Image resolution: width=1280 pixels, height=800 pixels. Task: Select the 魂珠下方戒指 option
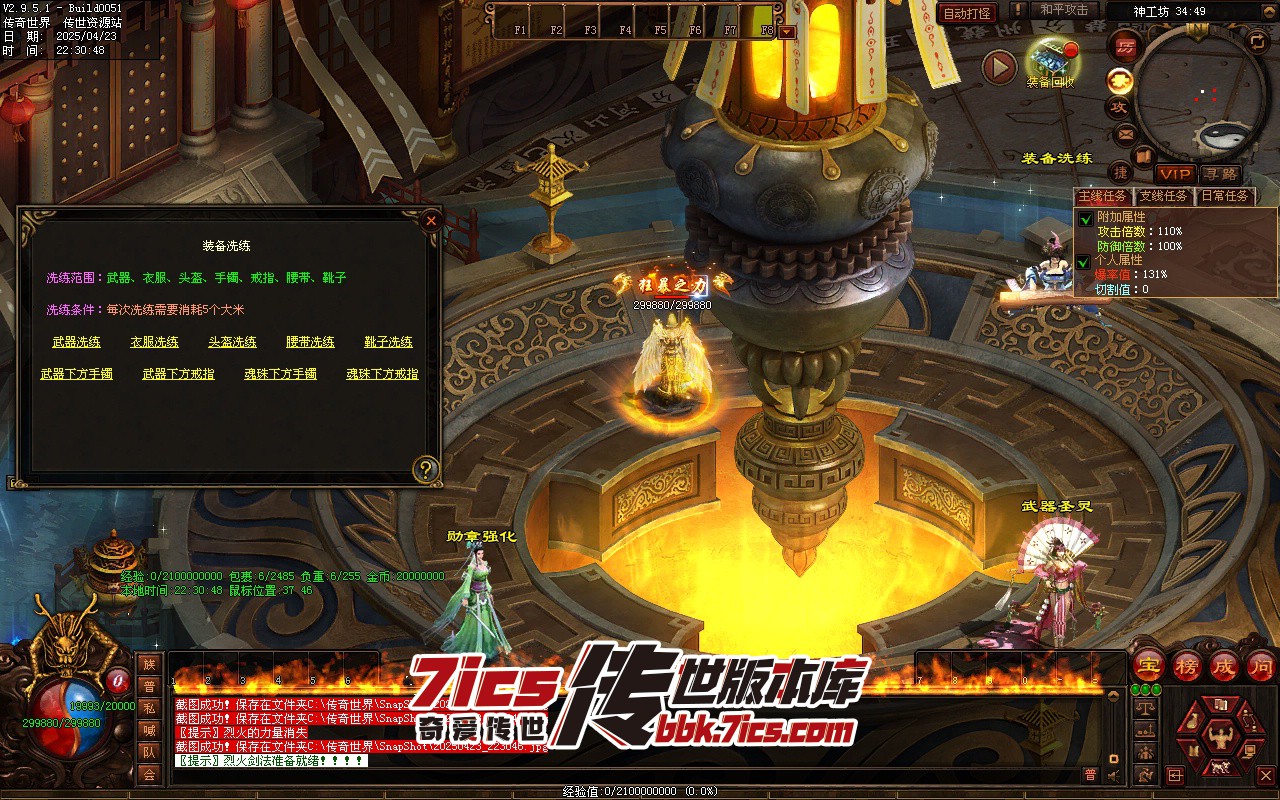tap(382, 374)
